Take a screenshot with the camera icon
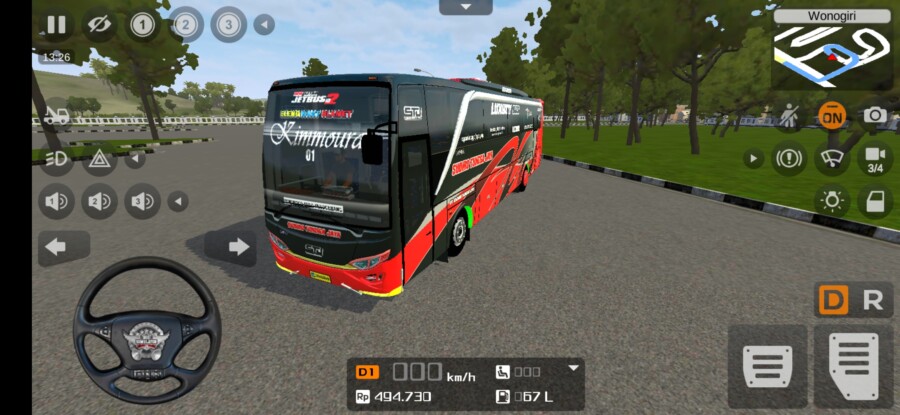Image resolution: width=900 pixels, height=415 pixels. 875,115
